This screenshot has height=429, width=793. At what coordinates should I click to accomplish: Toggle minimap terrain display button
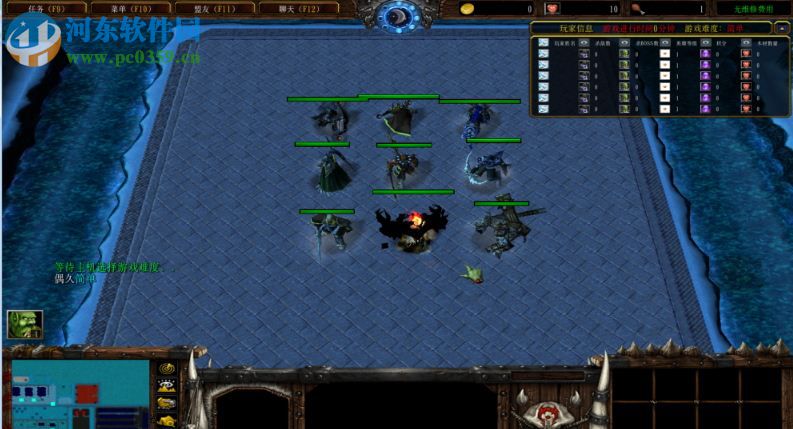tap(167, 386)
